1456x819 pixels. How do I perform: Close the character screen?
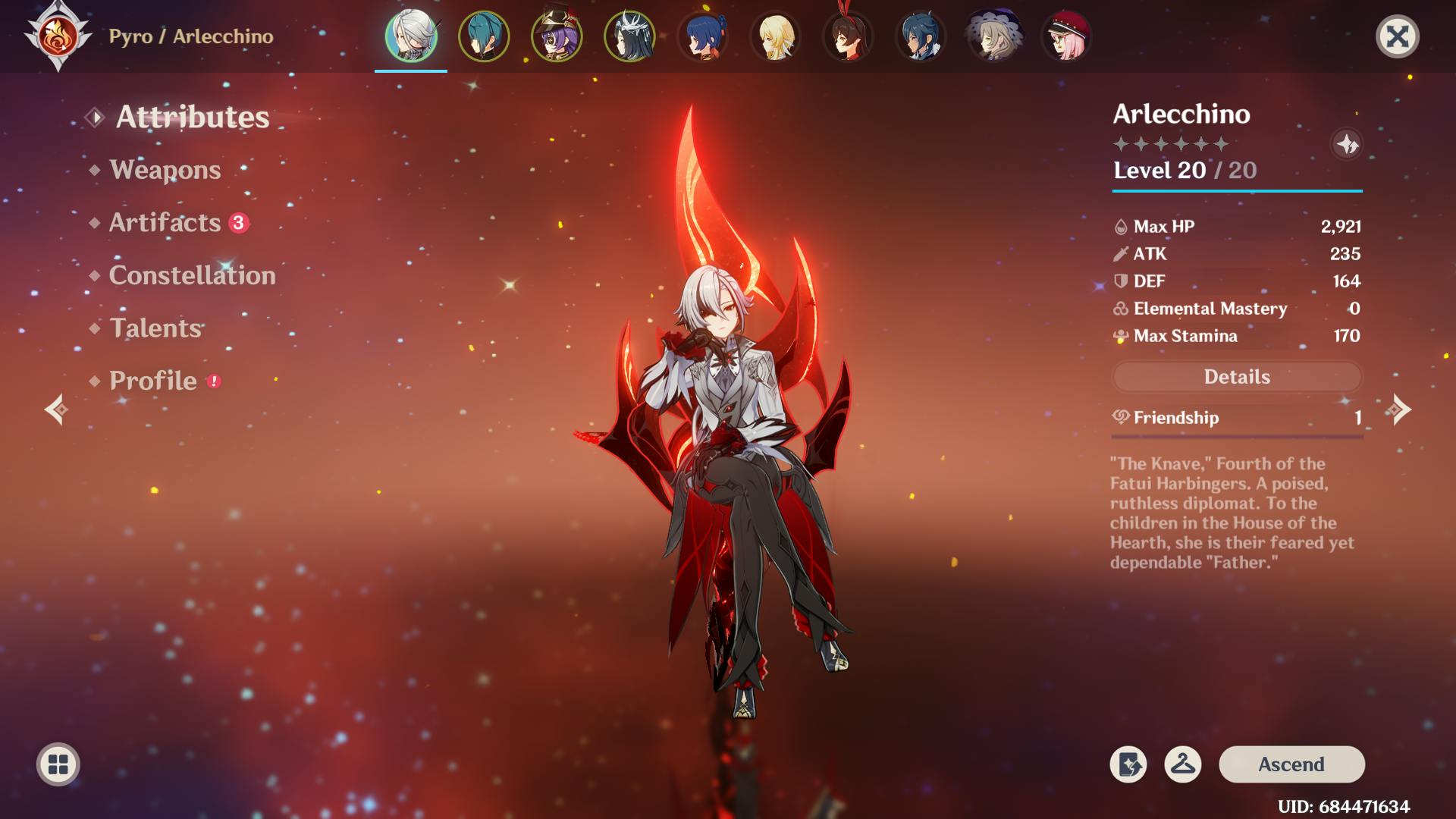pos(1397,36)
